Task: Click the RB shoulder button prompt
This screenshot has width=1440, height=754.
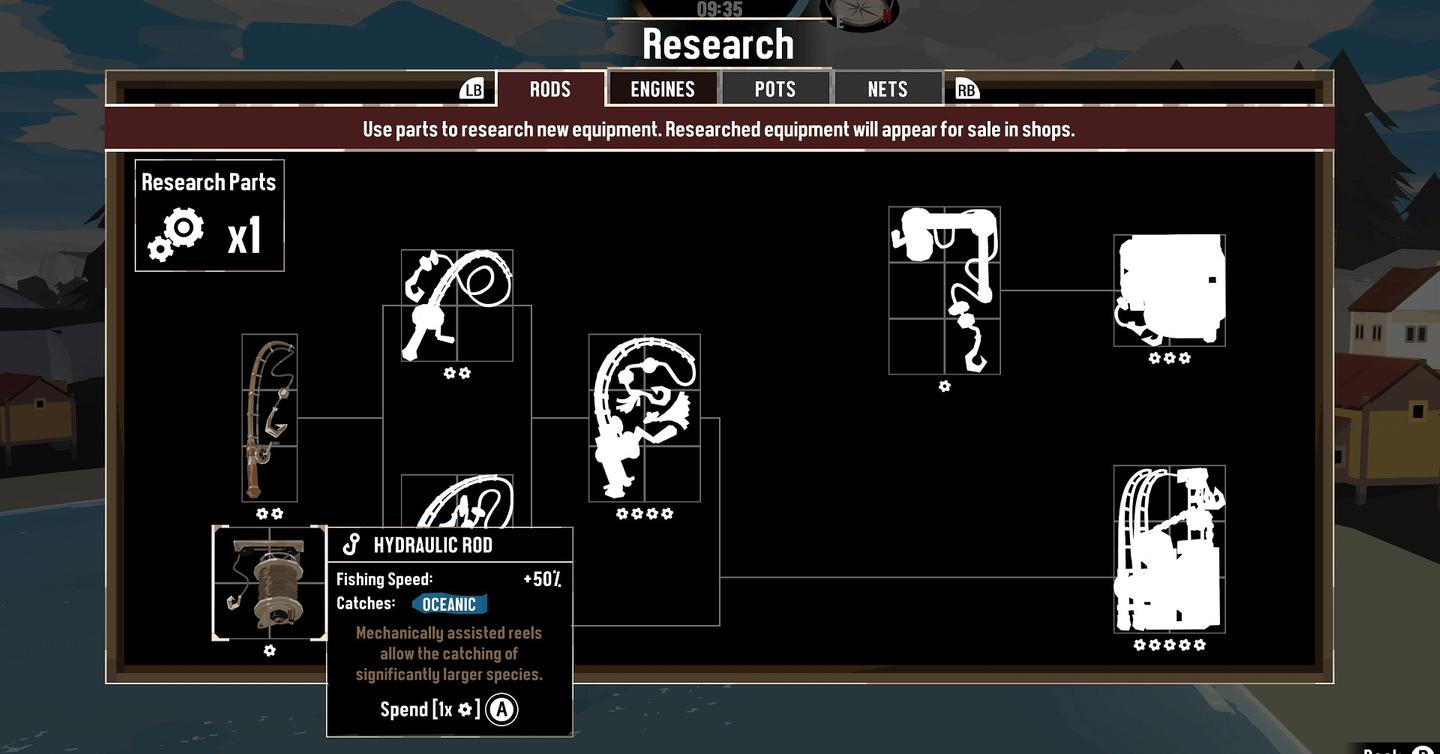Action: pos(966,89)
